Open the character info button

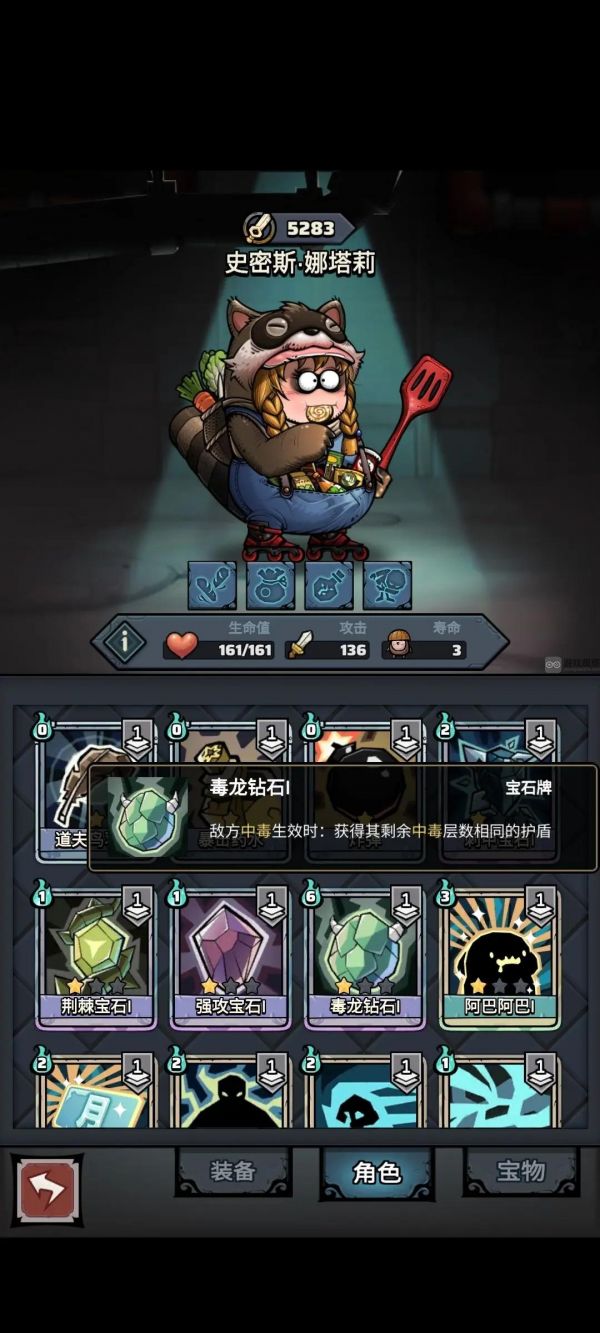tap(126, 642)
